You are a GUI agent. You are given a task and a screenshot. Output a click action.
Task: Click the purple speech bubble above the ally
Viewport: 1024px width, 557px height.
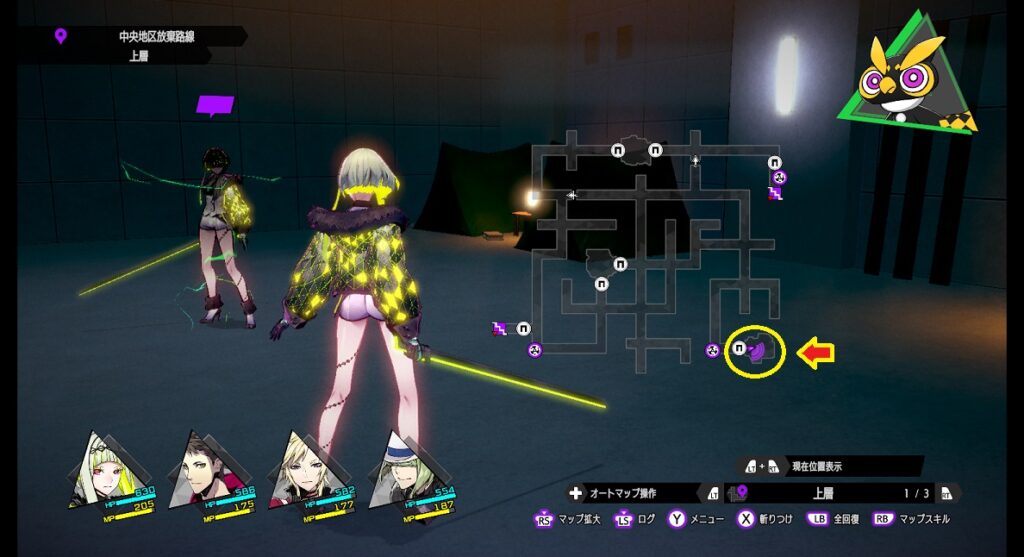coord(215,105)
